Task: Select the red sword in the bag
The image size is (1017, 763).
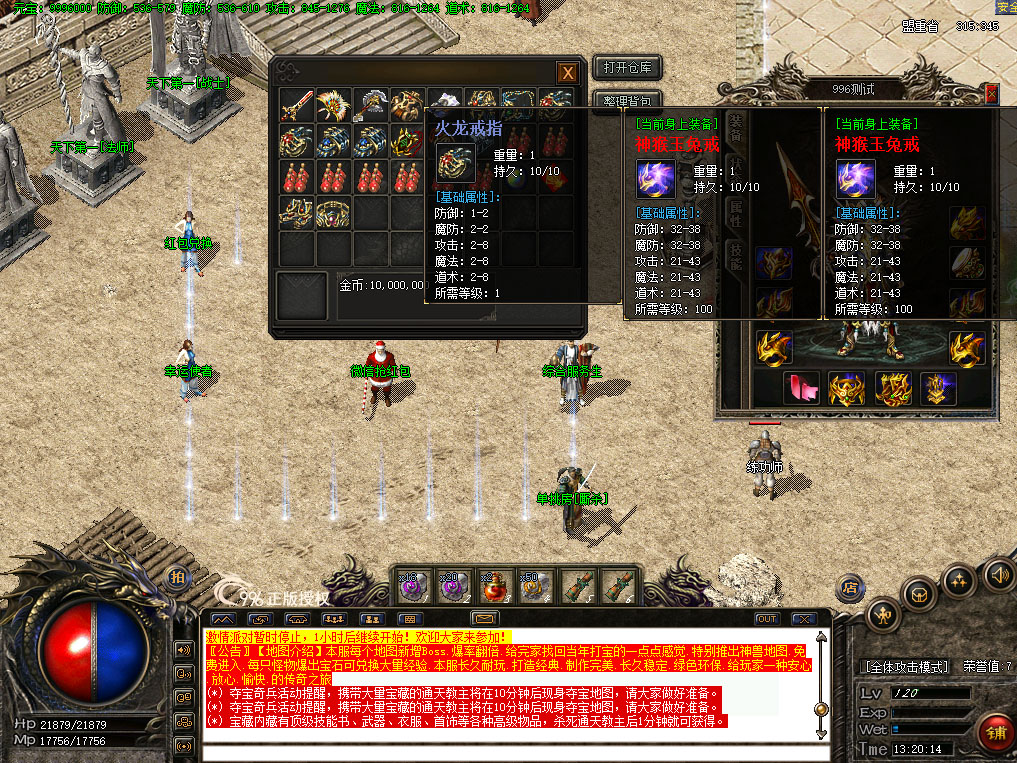Action: pos(297,105)
